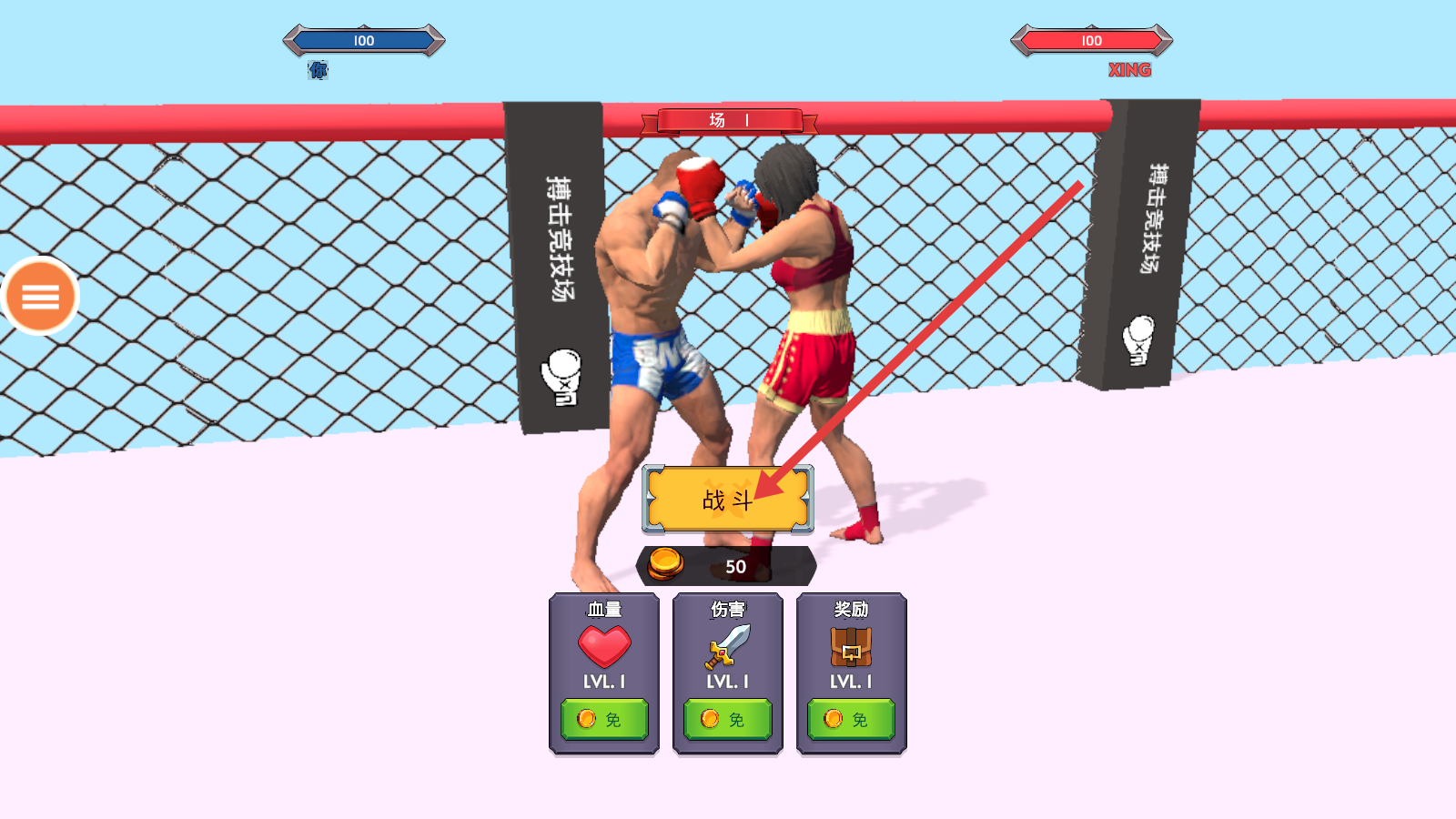Start the match with the 战斗 button
This screenshot has width=1456, height=819.
727,499
